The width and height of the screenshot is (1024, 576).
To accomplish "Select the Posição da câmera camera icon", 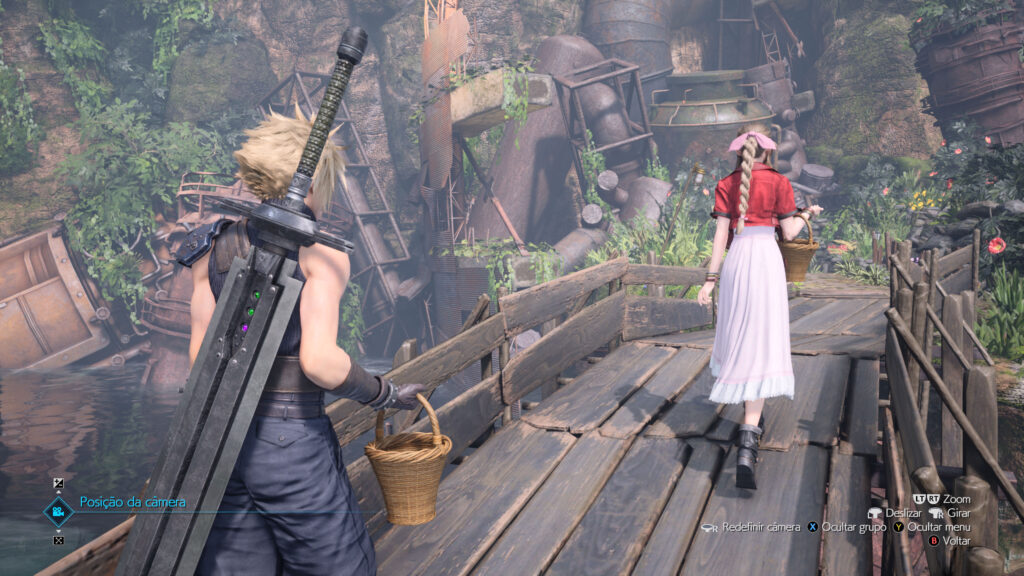I will coord(58,511).
